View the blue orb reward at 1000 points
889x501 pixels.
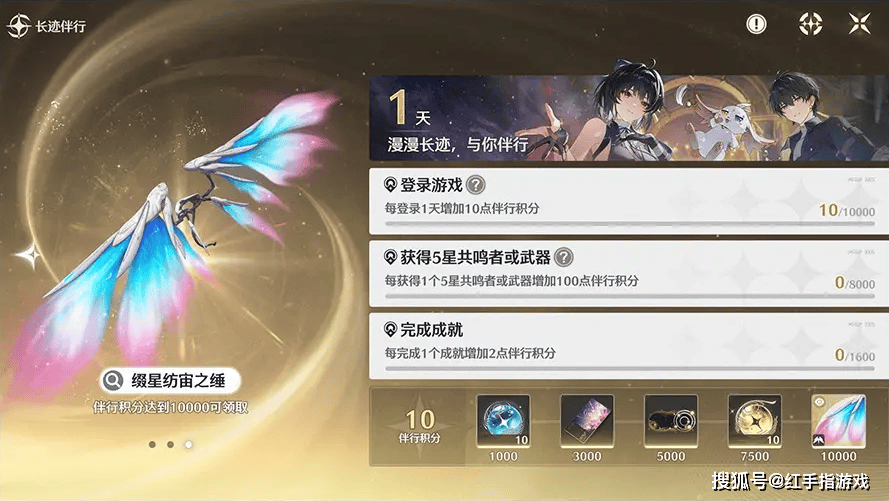click(504, 420)
